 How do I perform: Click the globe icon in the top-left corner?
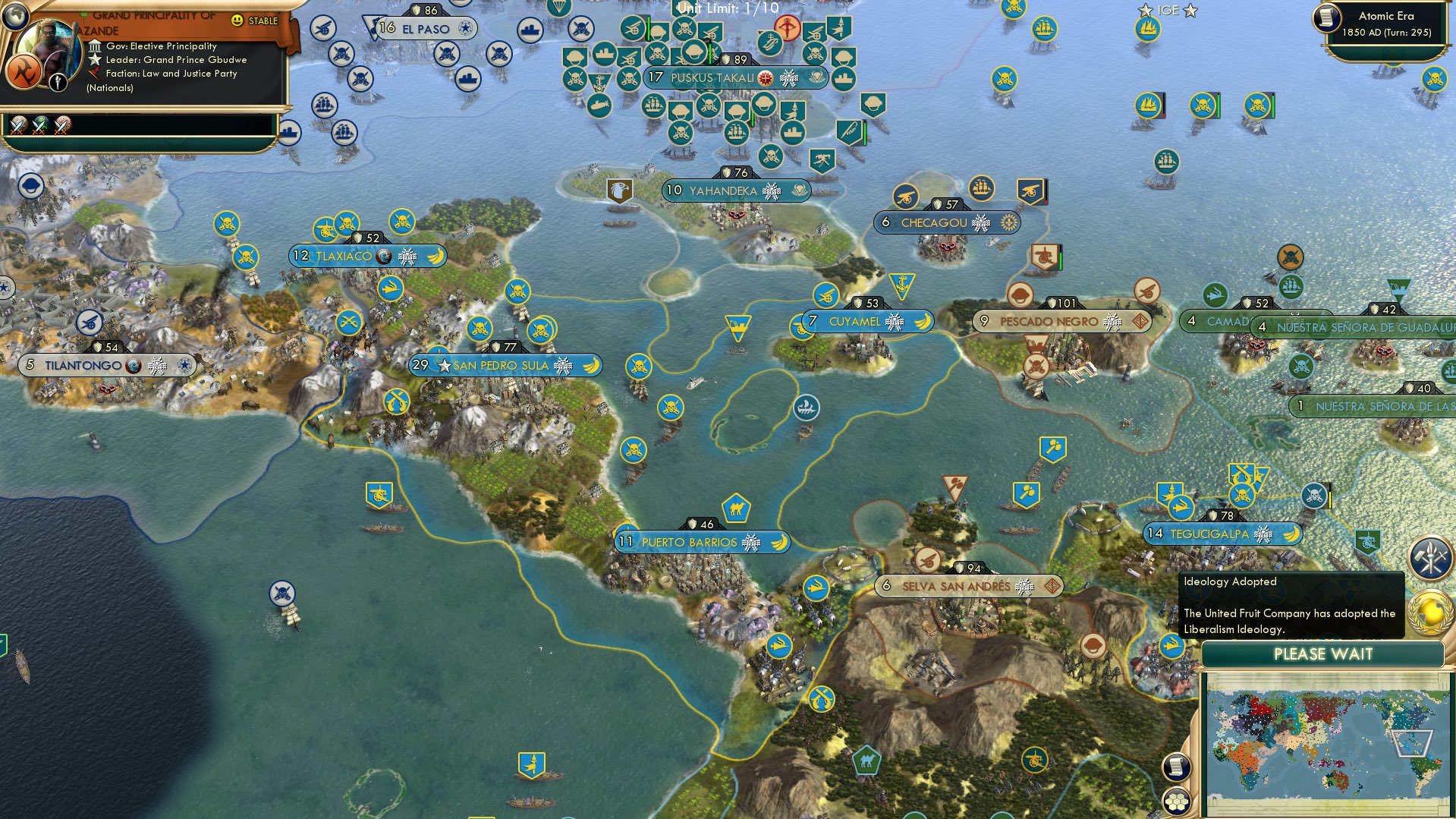[15, 17]
